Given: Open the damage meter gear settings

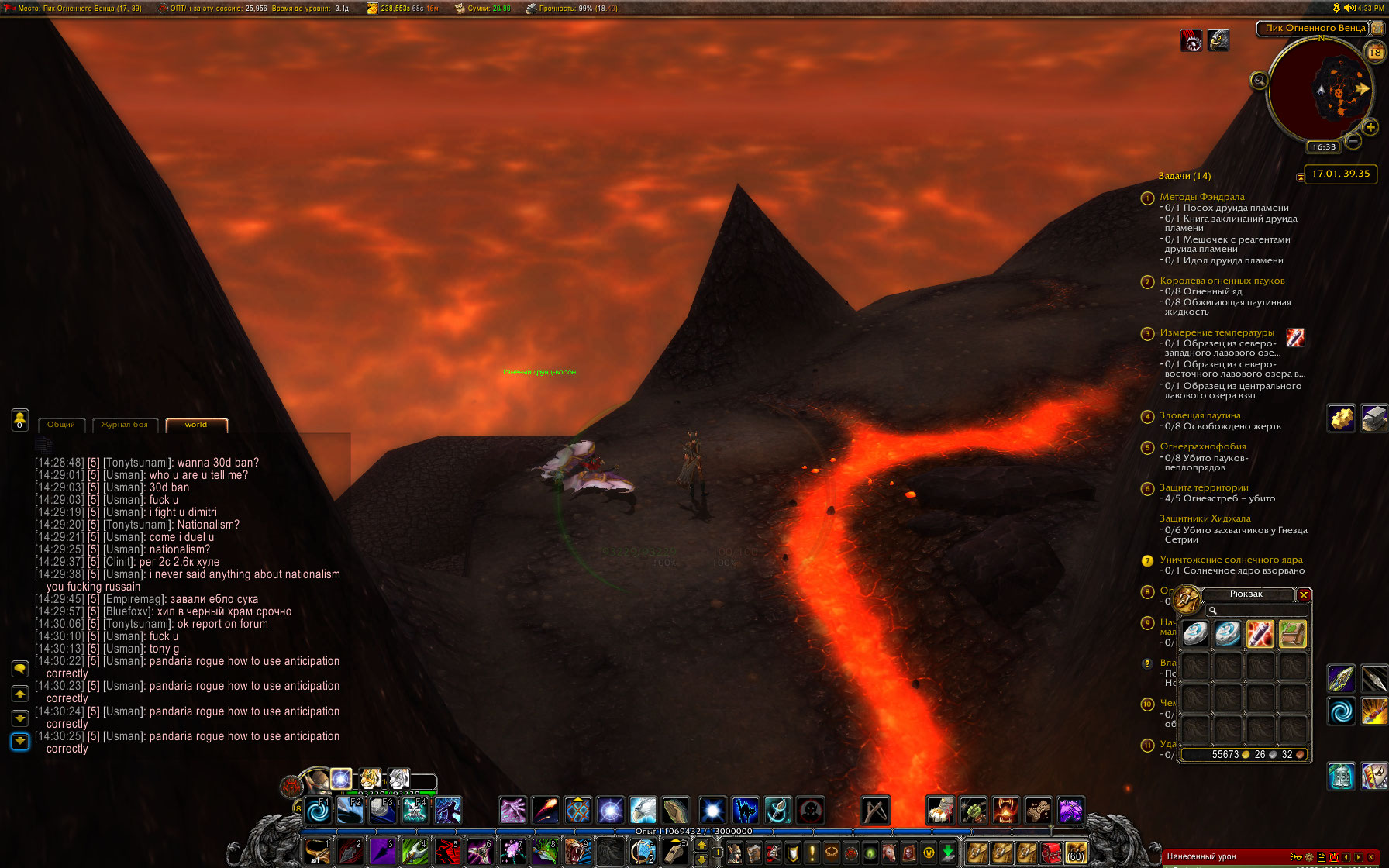Looking at the screenshot, I should (1309, 857).
